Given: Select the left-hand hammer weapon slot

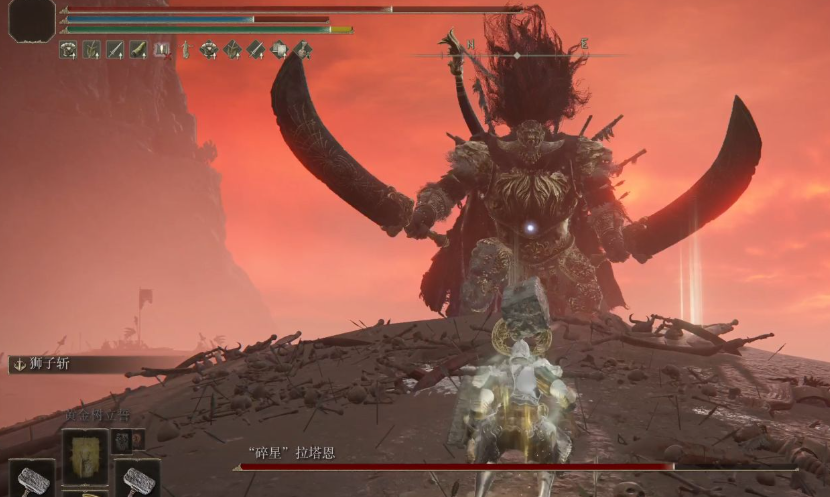Looking at the screenshot, I should pos(31,480).
